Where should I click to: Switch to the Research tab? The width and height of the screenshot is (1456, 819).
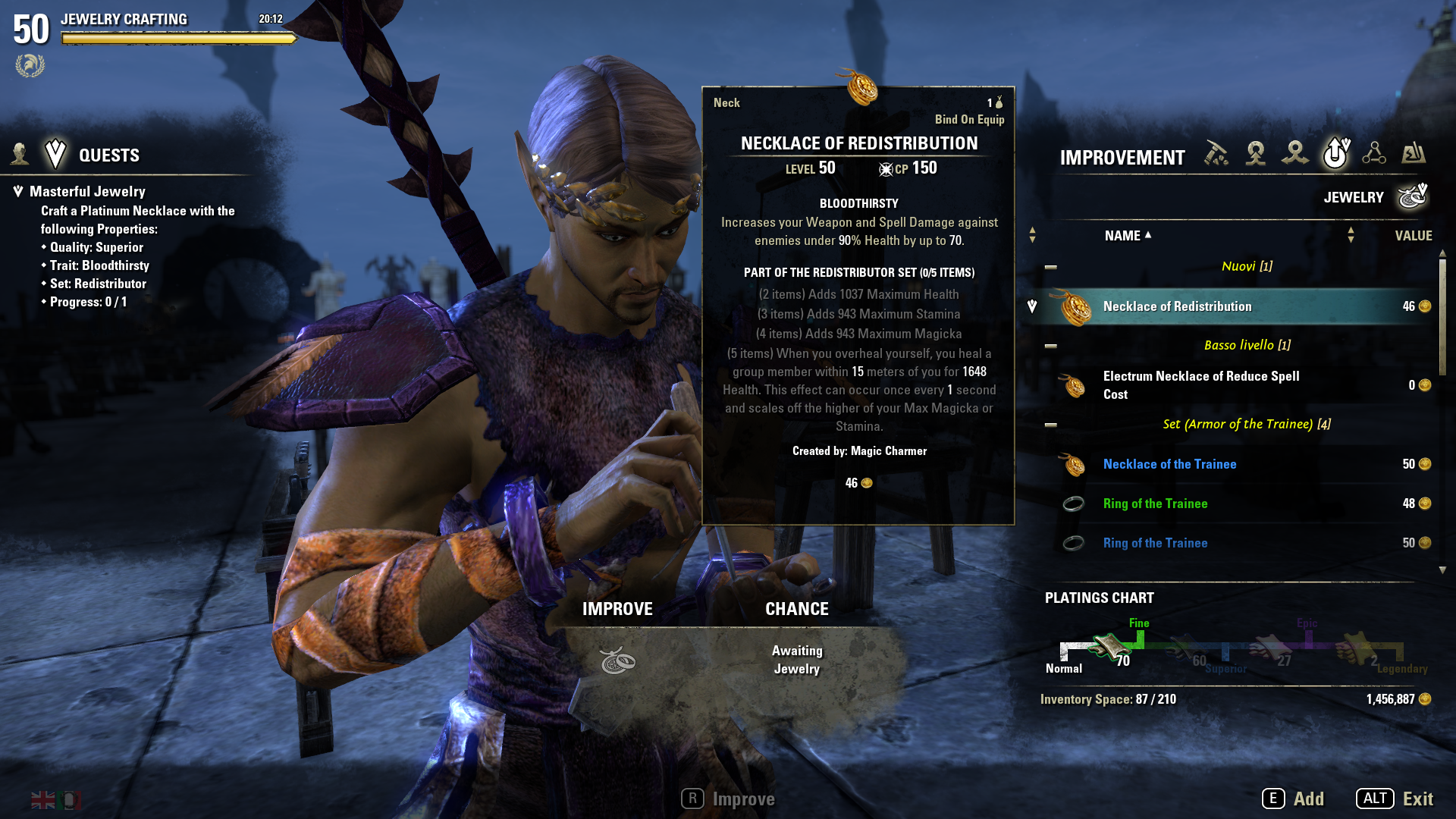click(x=1374, y=153)
